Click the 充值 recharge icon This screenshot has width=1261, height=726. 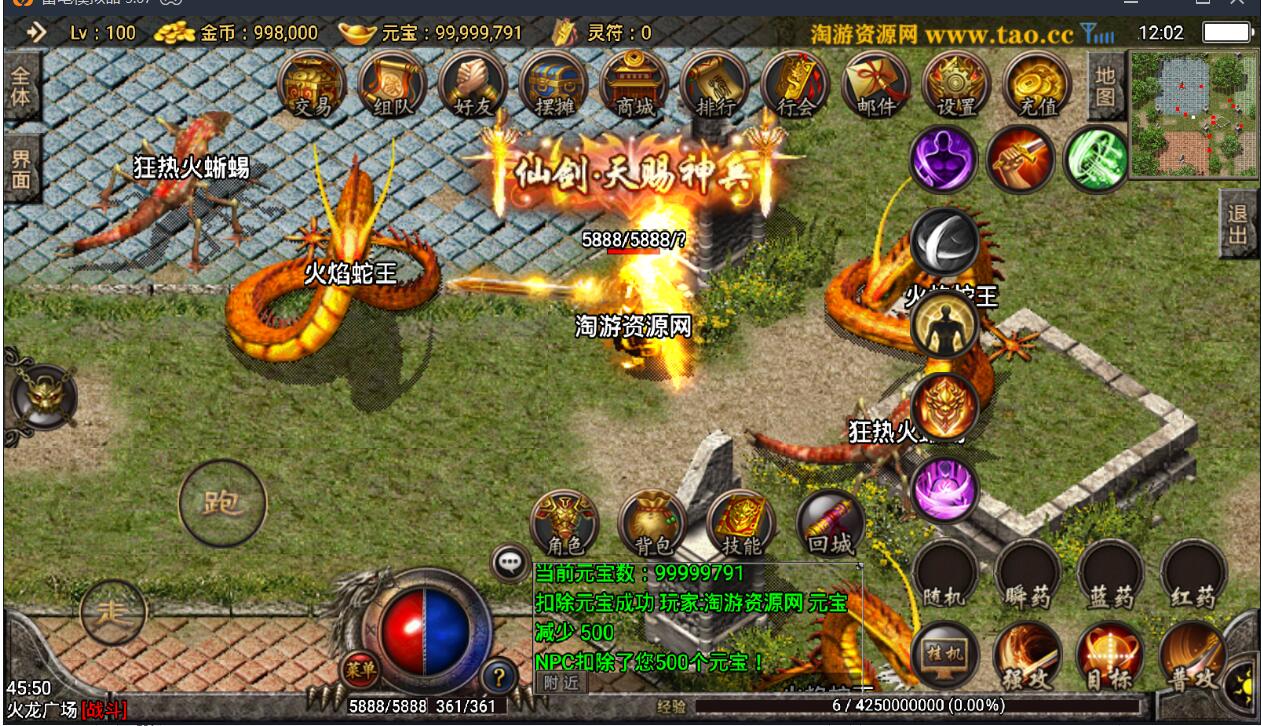coord(1036,85)
